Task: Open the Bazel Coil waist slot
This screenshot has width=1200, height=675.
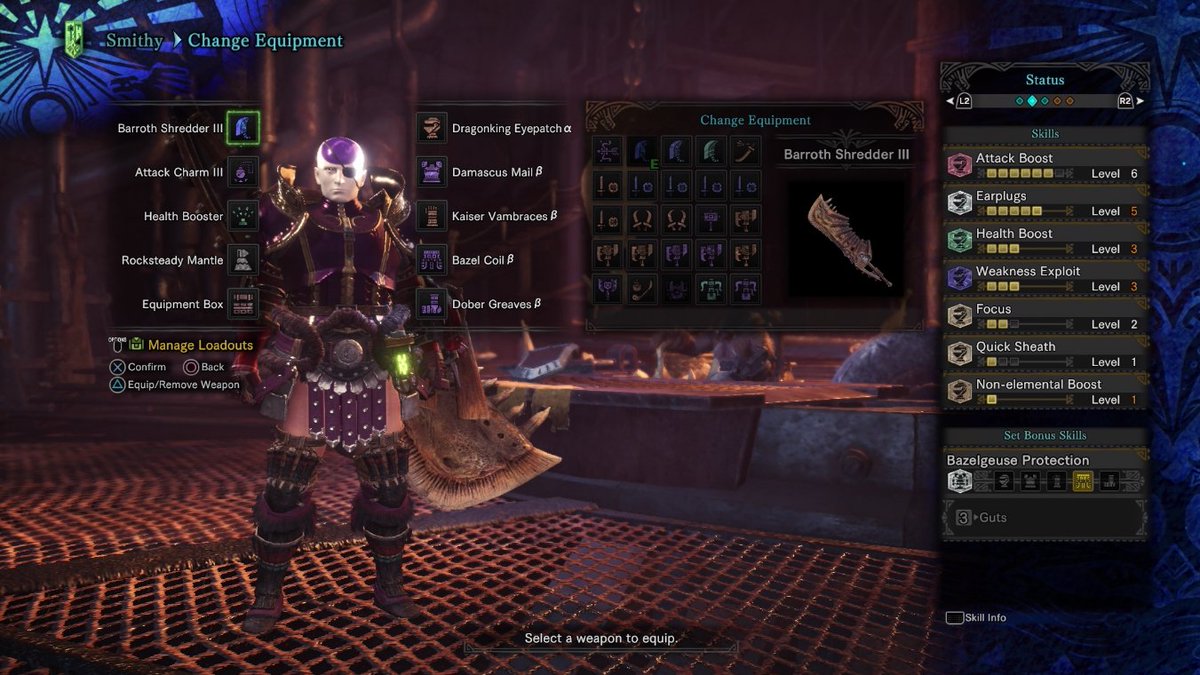Action: coord(432,260)
